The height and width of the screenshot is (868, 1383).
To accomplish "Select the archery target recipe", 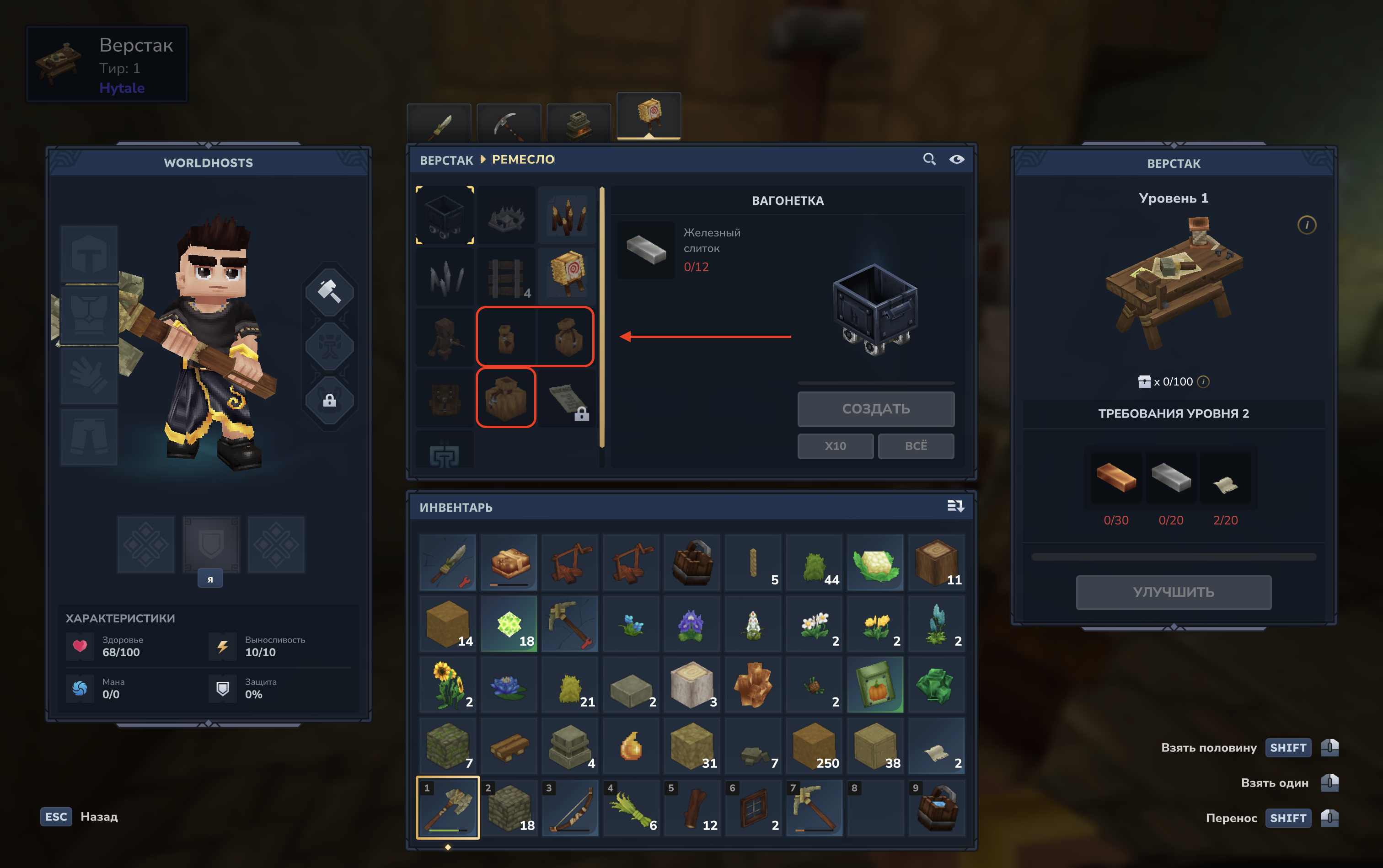I will 567,276.
